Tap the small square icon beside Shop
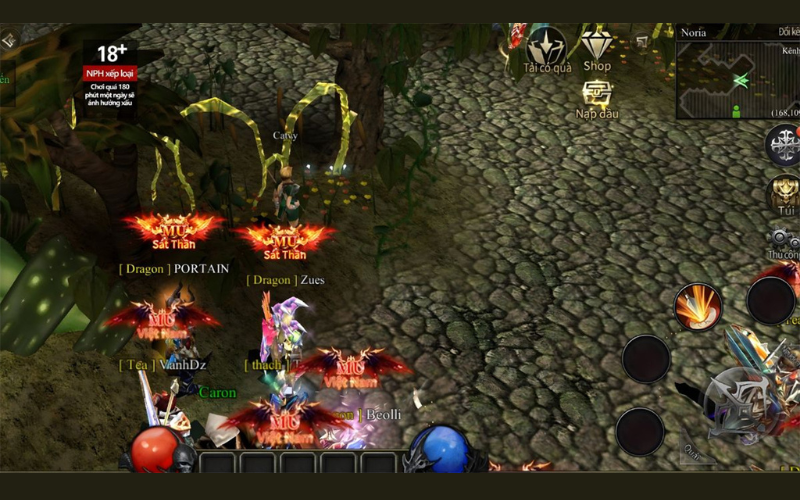 [643, 41]
